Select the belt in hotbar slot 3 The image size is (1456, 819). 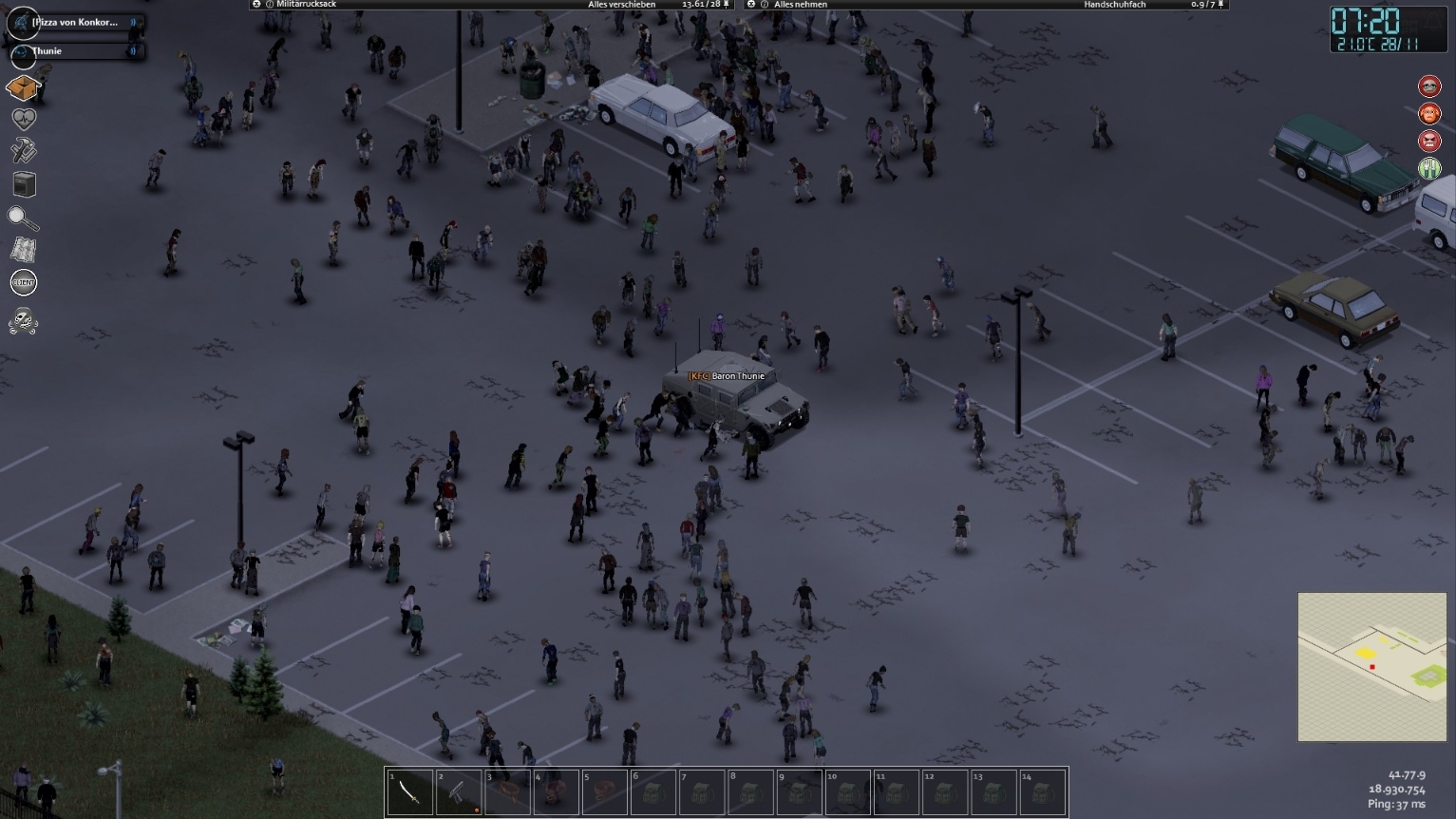[509, 791]
